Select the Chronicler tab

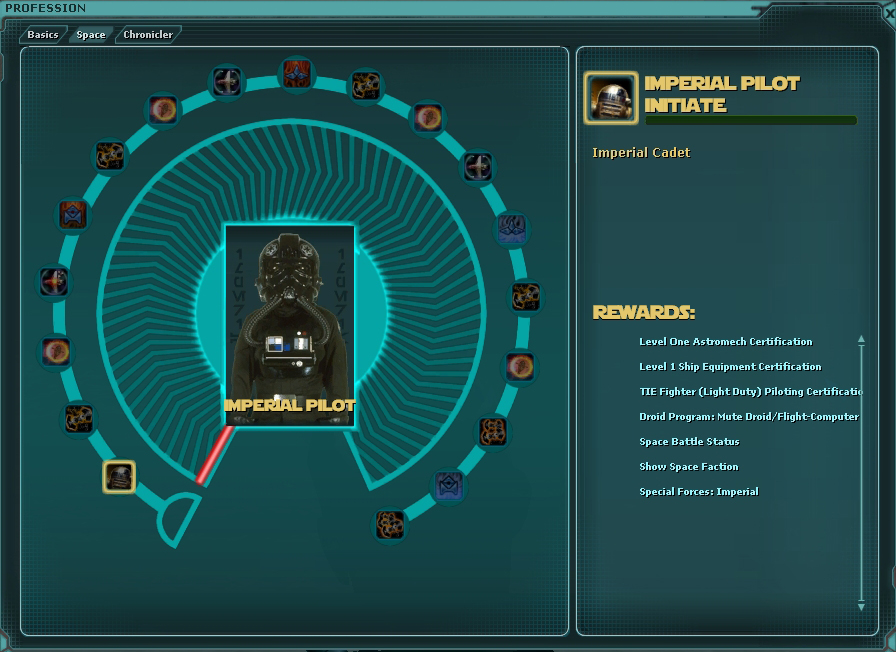148,35
